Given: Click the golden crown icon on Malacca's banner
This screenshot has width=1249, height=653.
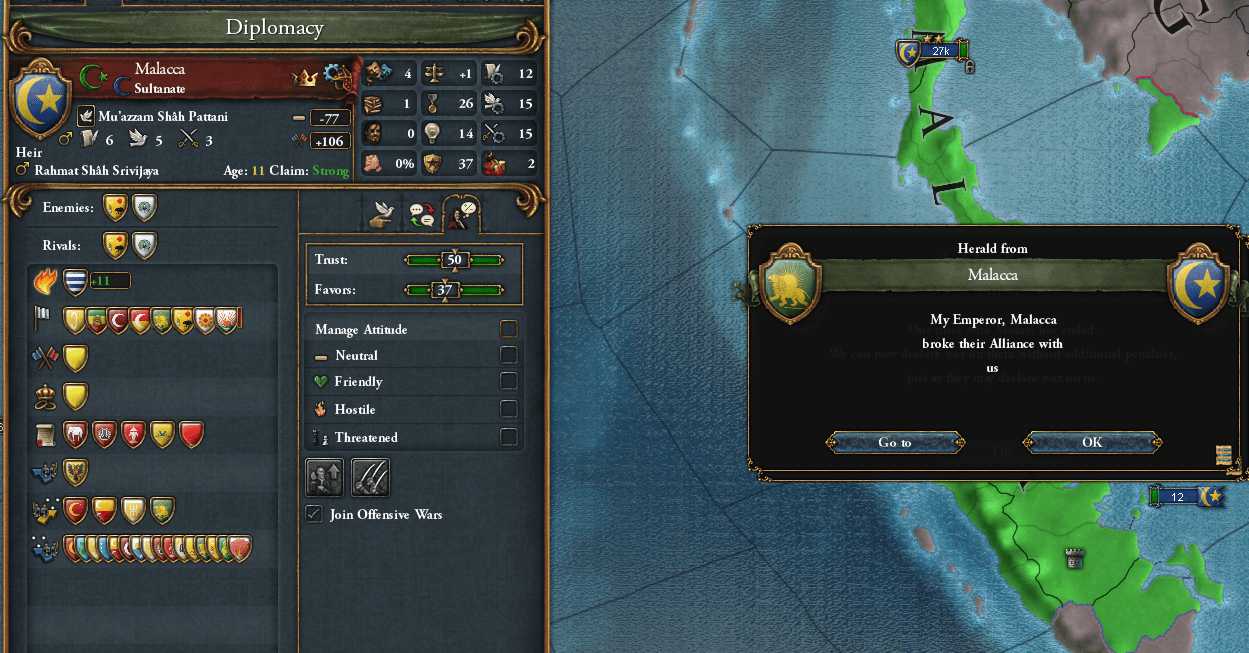Looking at the screenshot, I should tap(304, 78).
